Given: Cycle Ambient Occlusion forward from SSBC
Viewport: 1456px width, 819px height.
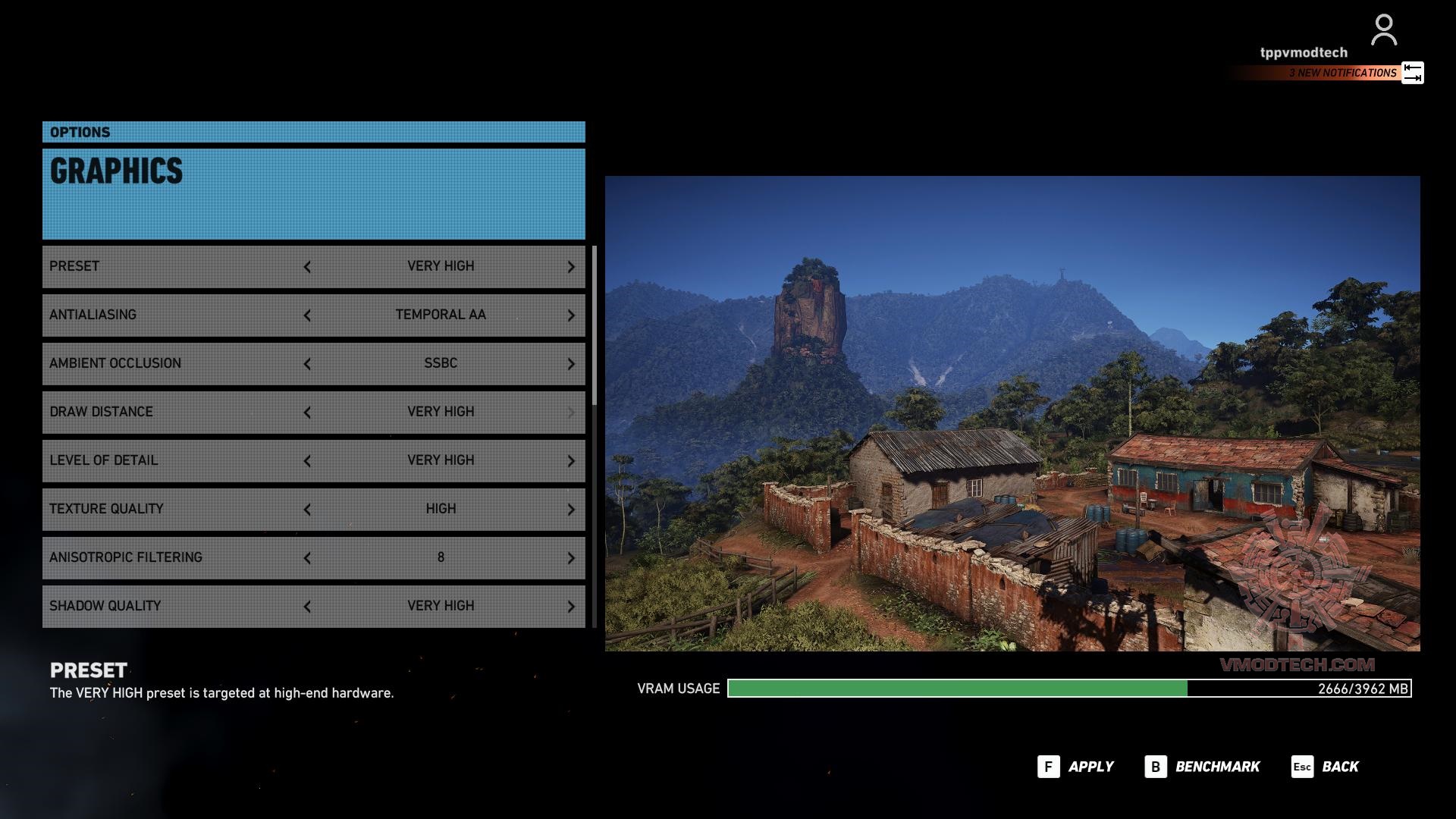Looking at the screenshot, I should [x=571, y=364].
